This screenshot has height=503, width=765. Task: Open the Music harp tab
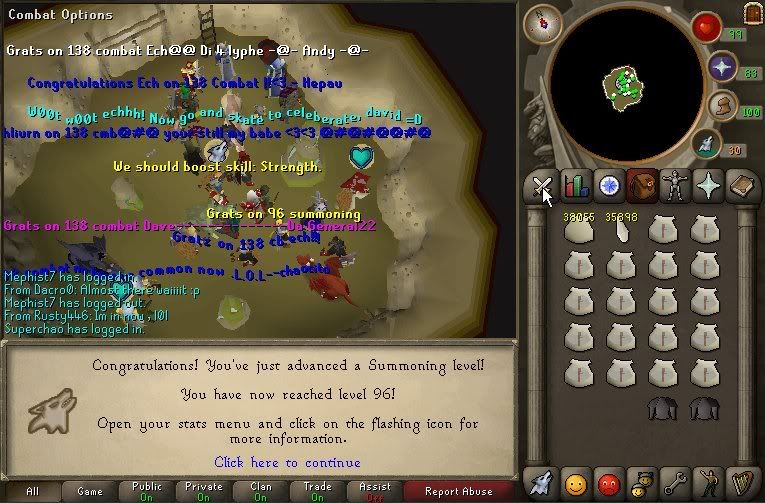(x=742, y=484)
